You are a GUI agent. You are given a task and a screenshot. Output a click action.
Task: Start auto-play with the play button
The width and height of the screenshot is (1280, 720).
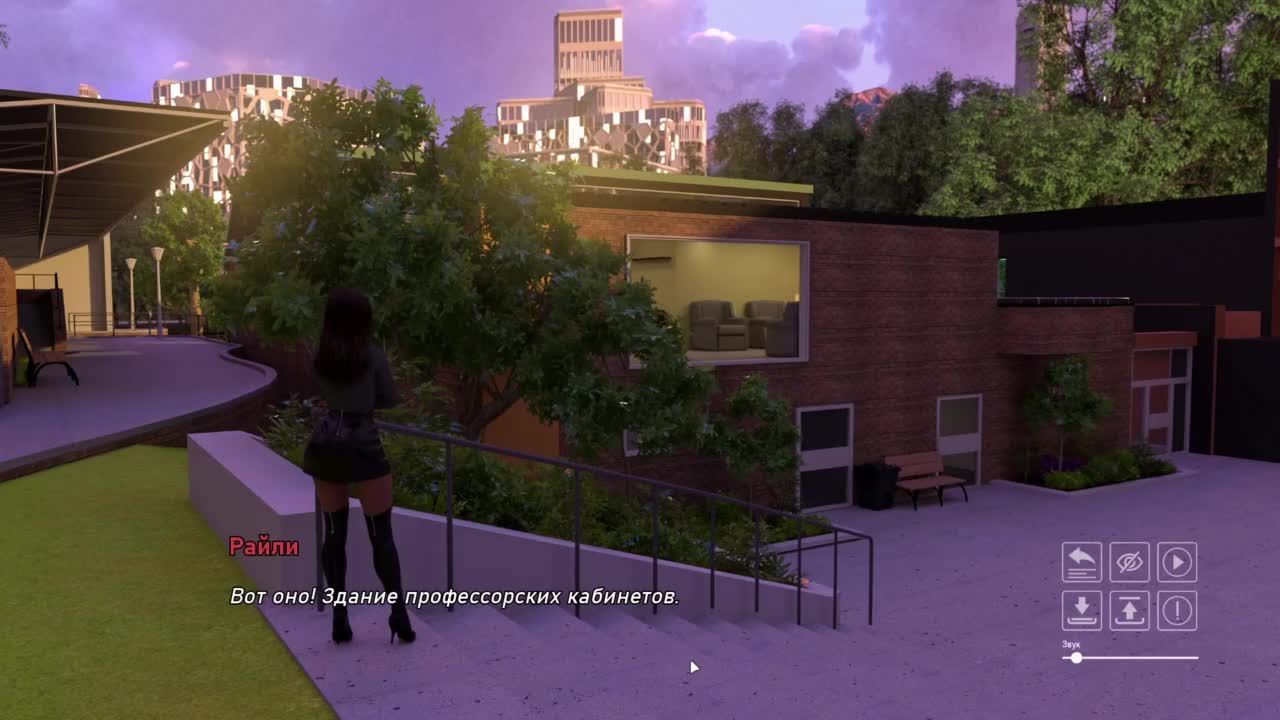point(1178,562)
